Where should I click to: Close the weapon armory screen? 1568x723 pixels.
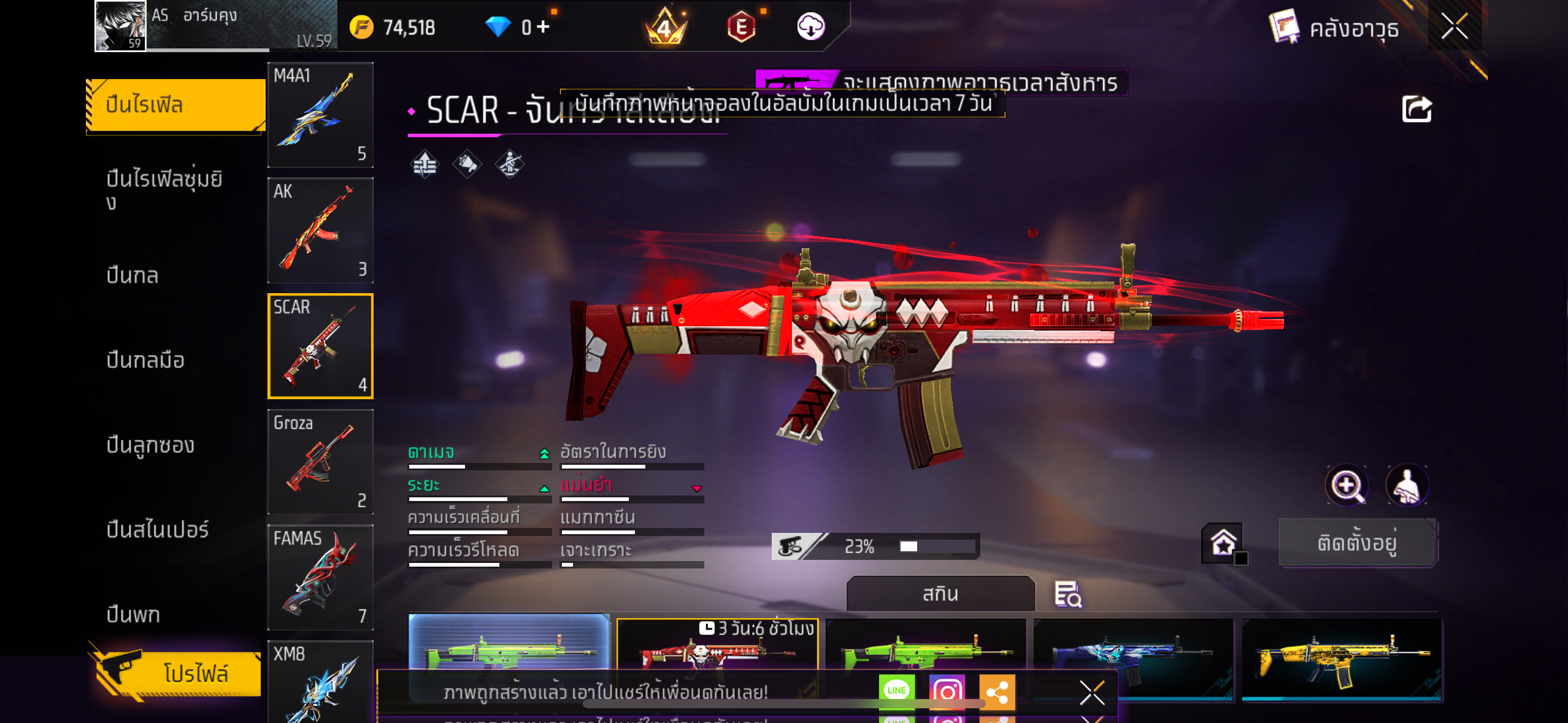1454,26
